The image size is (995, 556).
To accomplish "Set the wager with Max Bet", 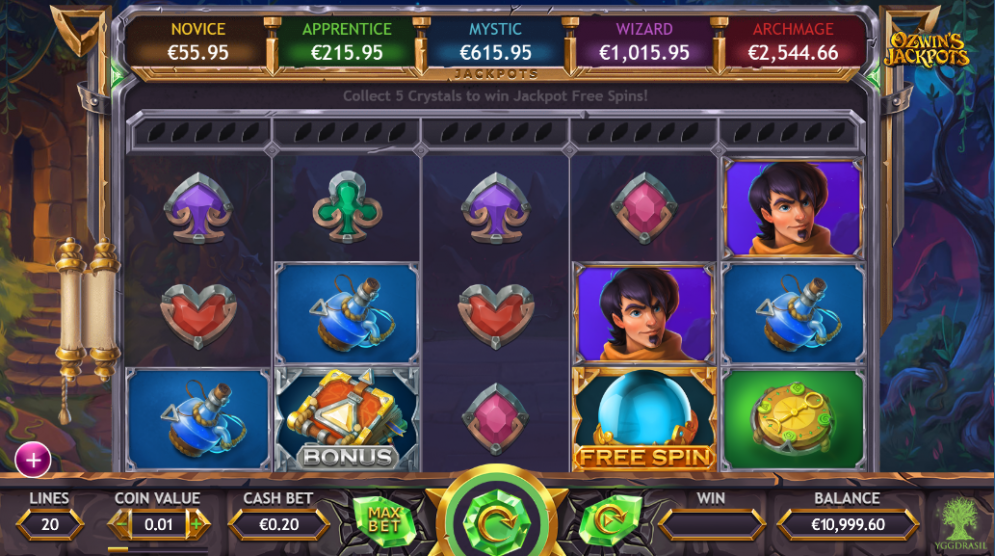I will (384, 519).
